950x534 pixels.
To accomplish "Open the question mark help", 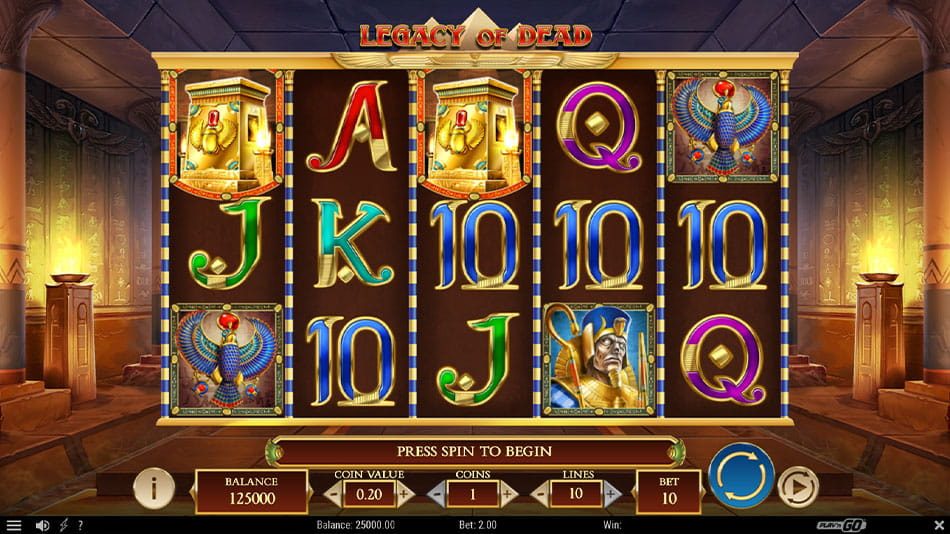I will (x=80, y=525).
